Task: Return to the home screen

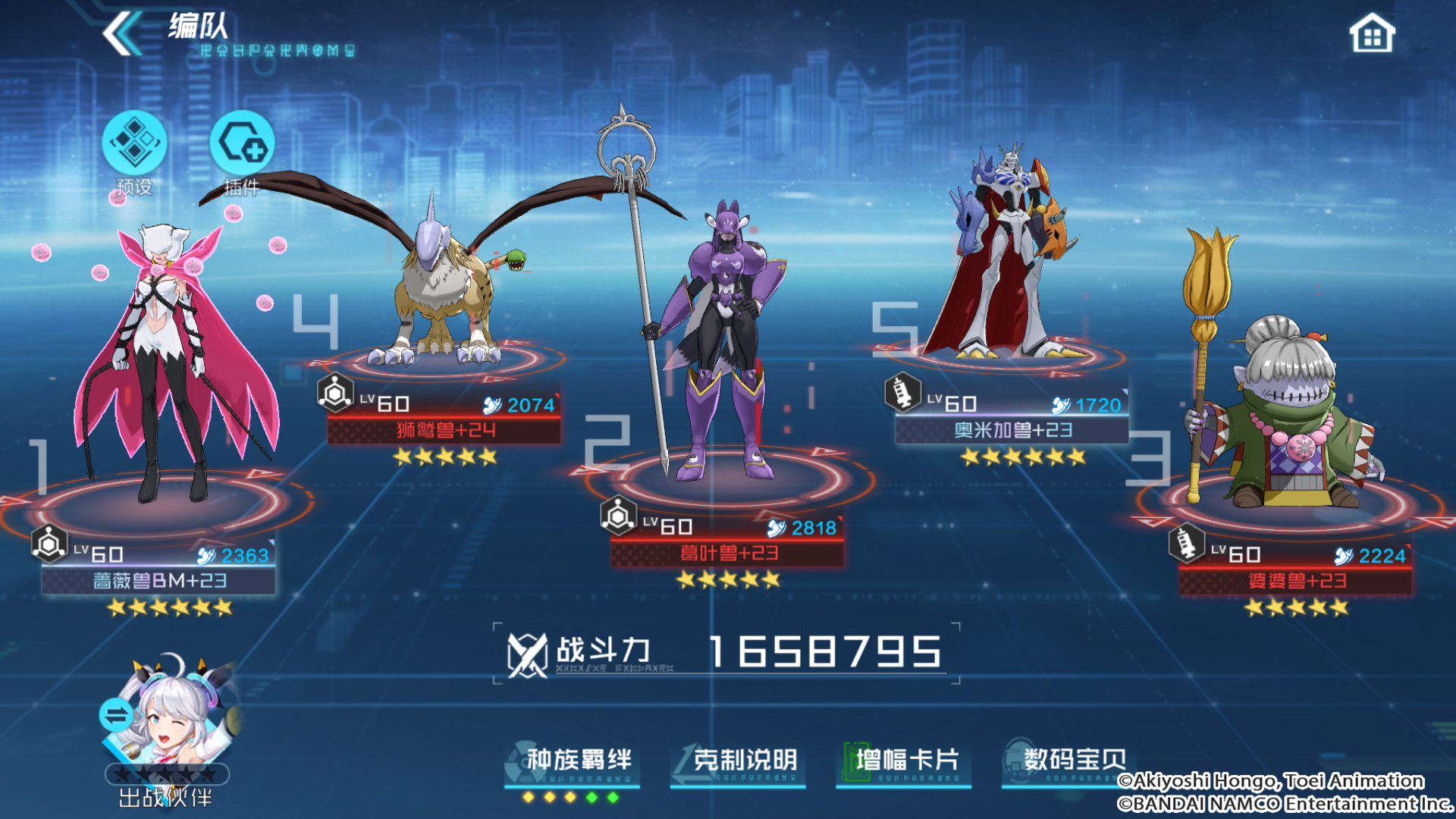Action: (x=1371, y=35)
